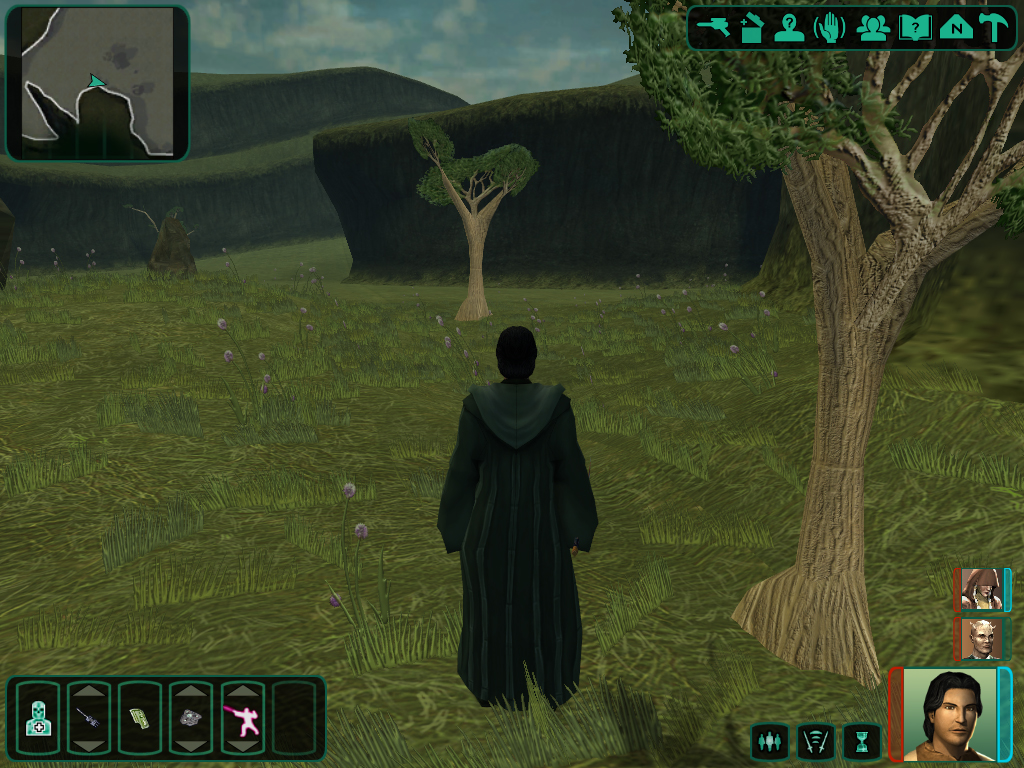Use the stimulant syringe item slot
The width and height of the screenshot is (1024, 768).
[x=88, y=717]
